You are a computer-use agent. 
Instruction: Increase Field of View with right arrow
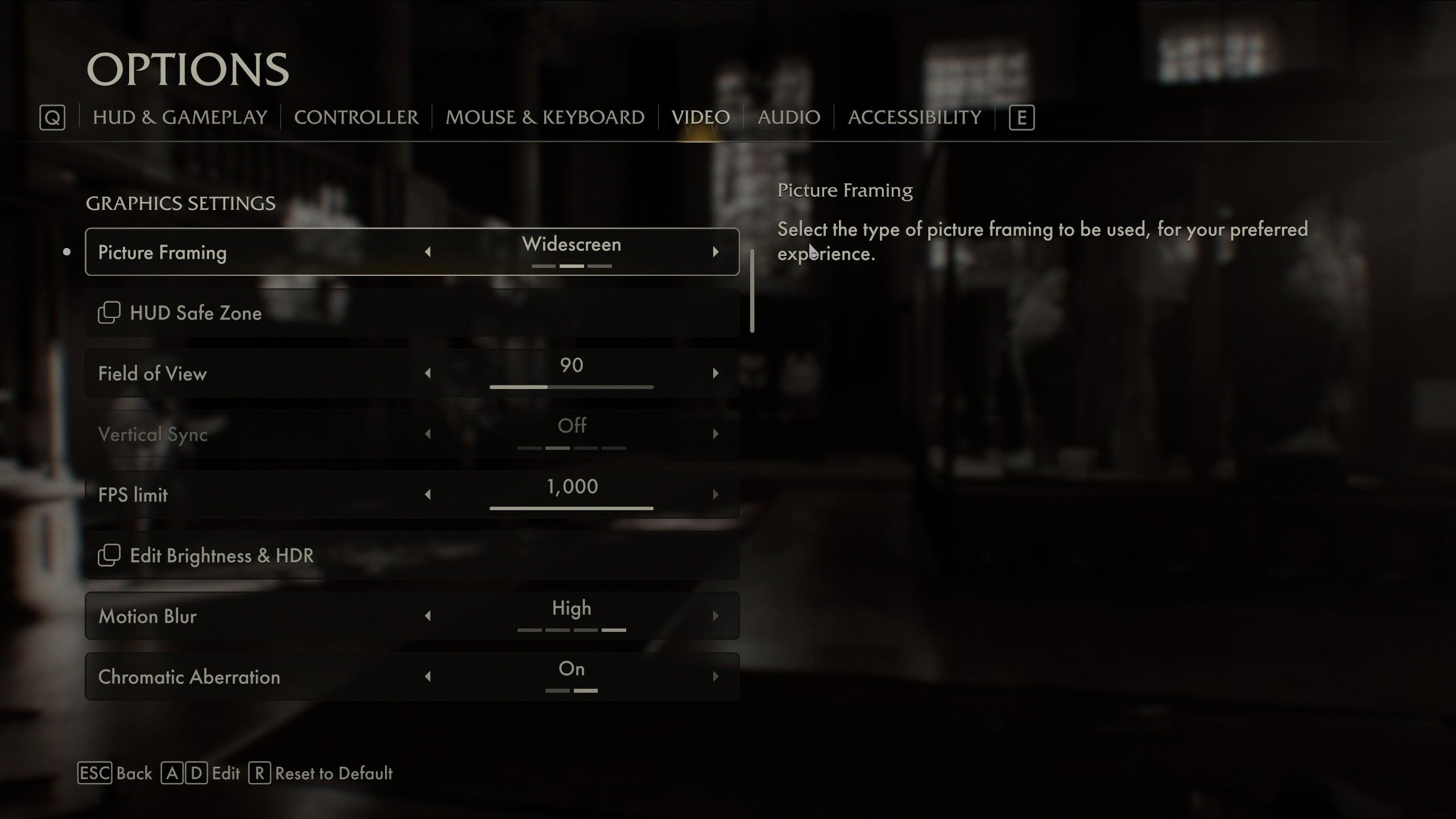[715, 373]
